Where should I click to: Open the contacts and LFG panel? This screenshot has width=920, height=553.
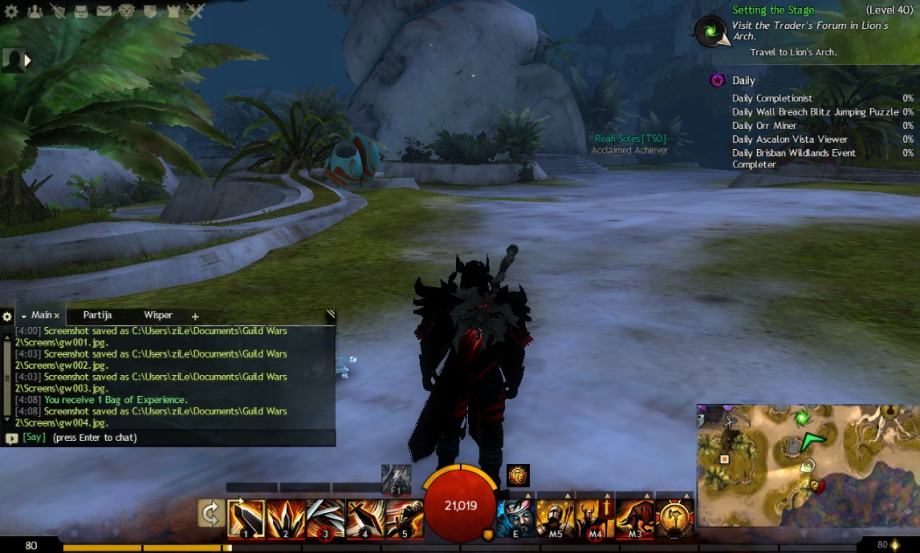coord(36,12)
